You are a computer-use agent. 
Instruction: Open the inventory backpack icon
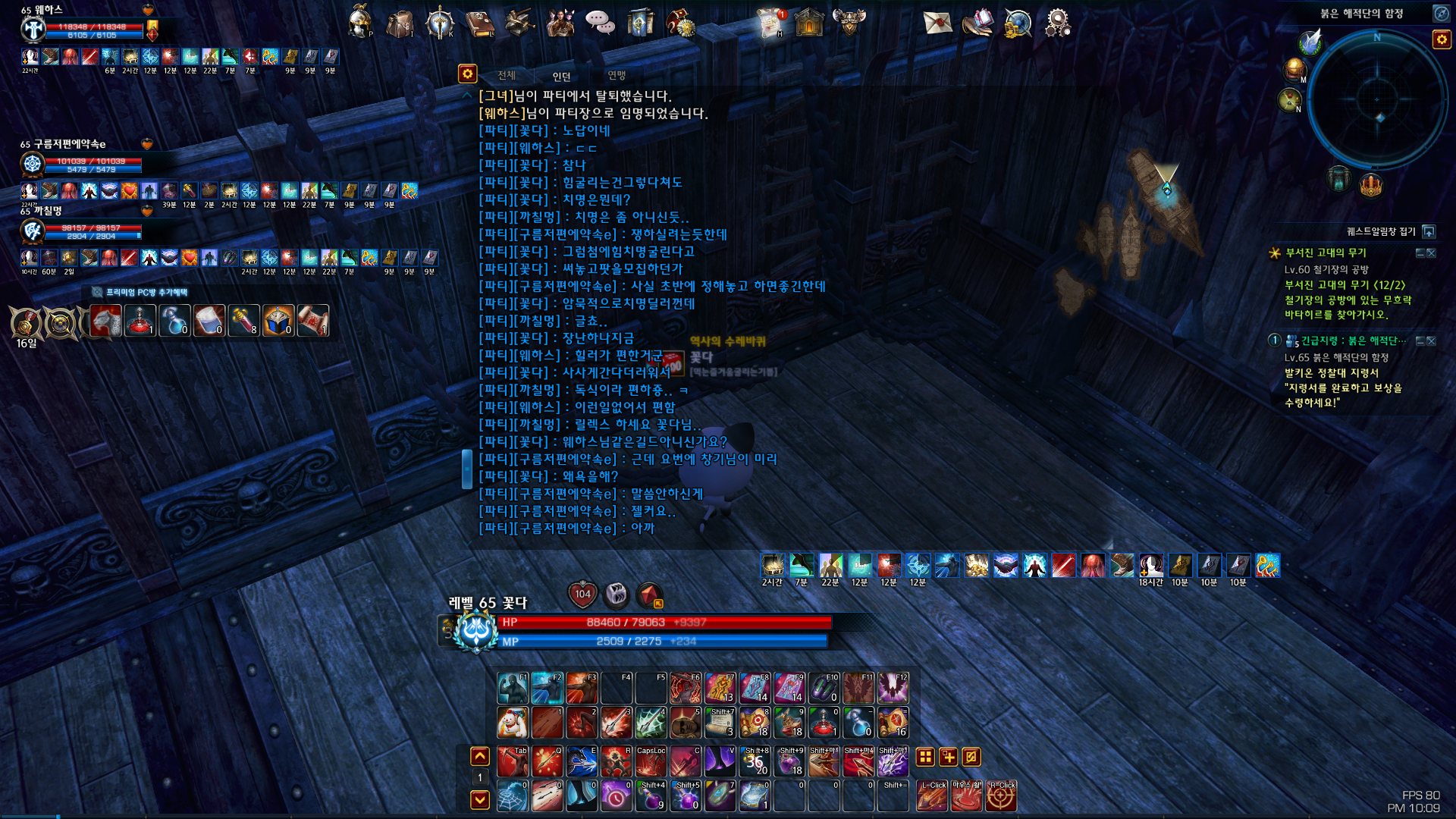click(400, 23)
